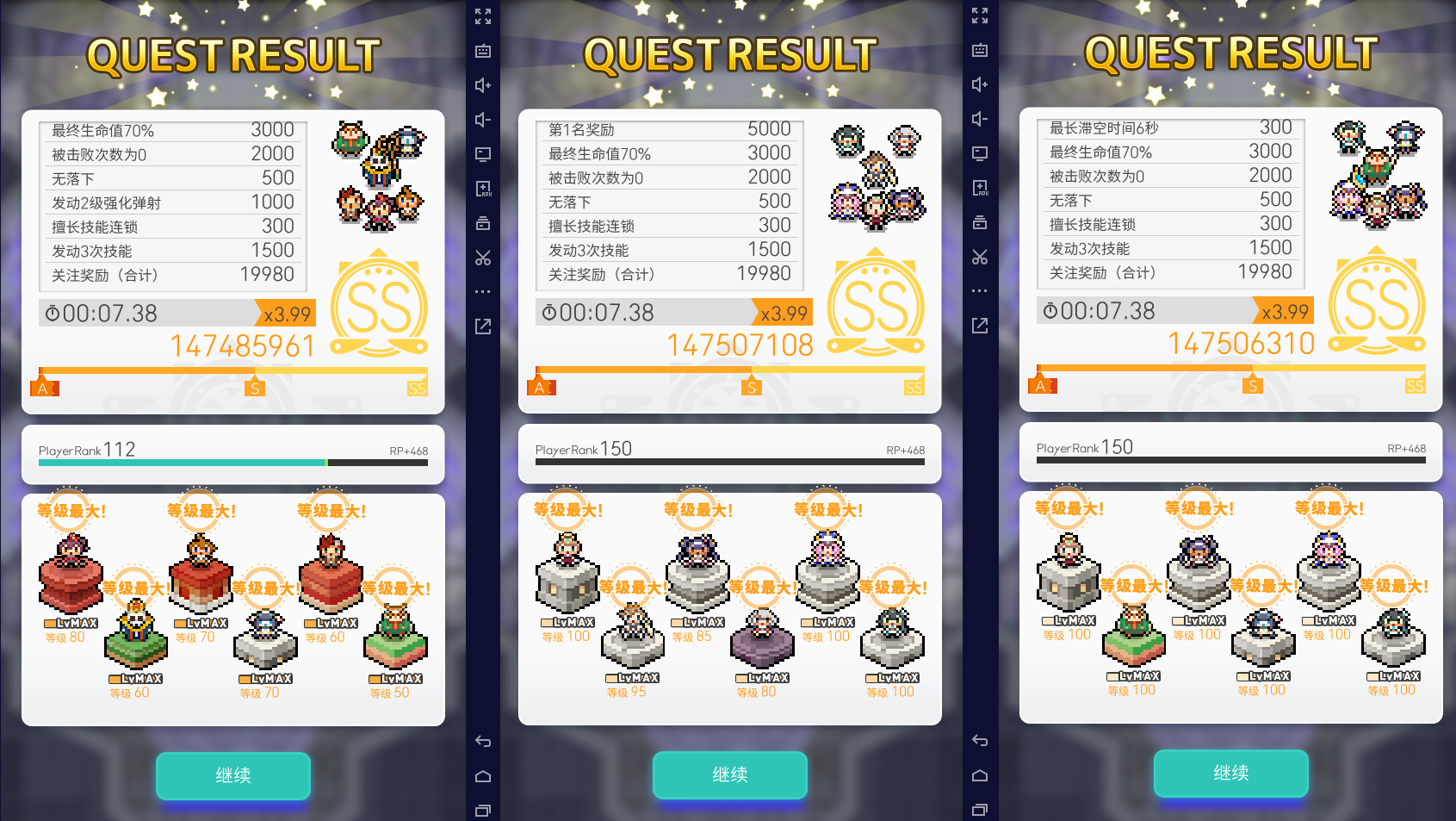This screenshot has width=1456, height=821.
Task: Enter fullscreen mode from the first sidebar
Action: click(482, 16)
